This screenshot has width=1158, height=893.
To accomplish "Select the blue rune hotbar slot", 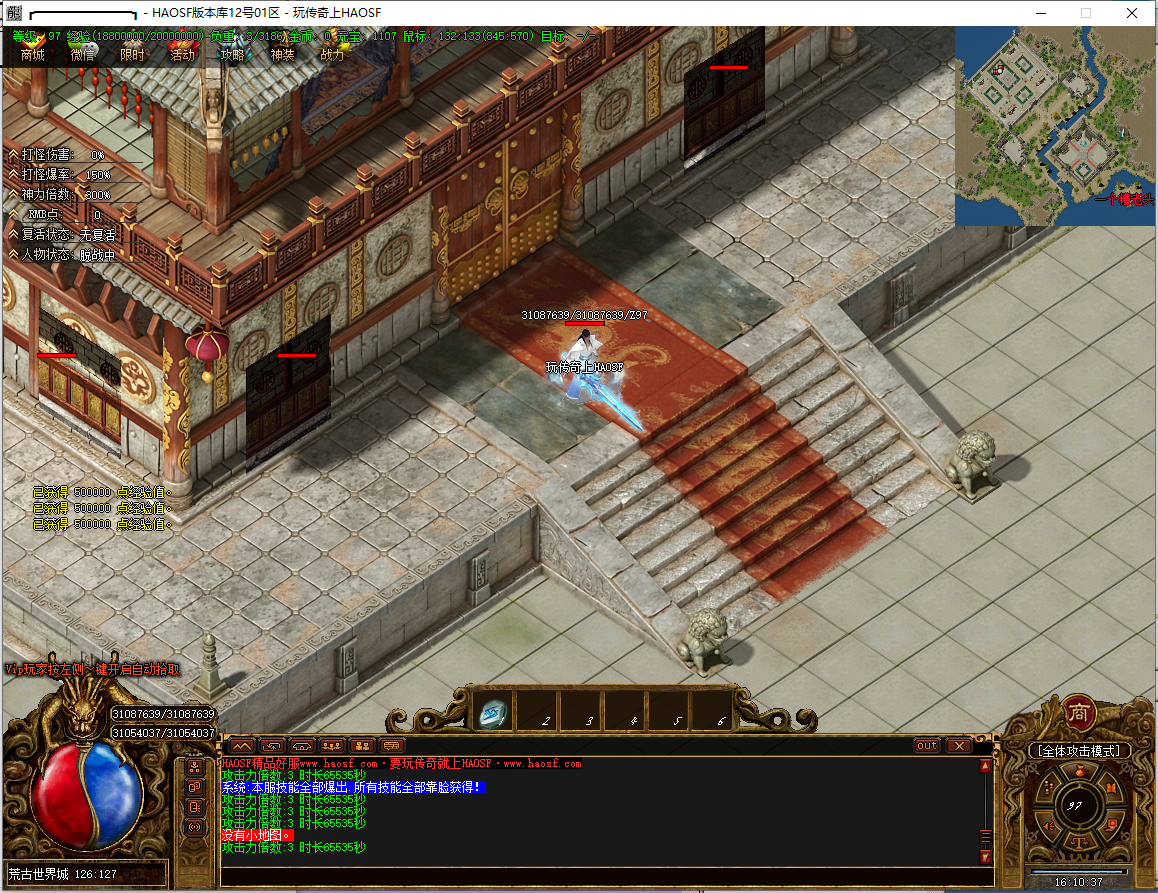I will click(x=492, y=712).
